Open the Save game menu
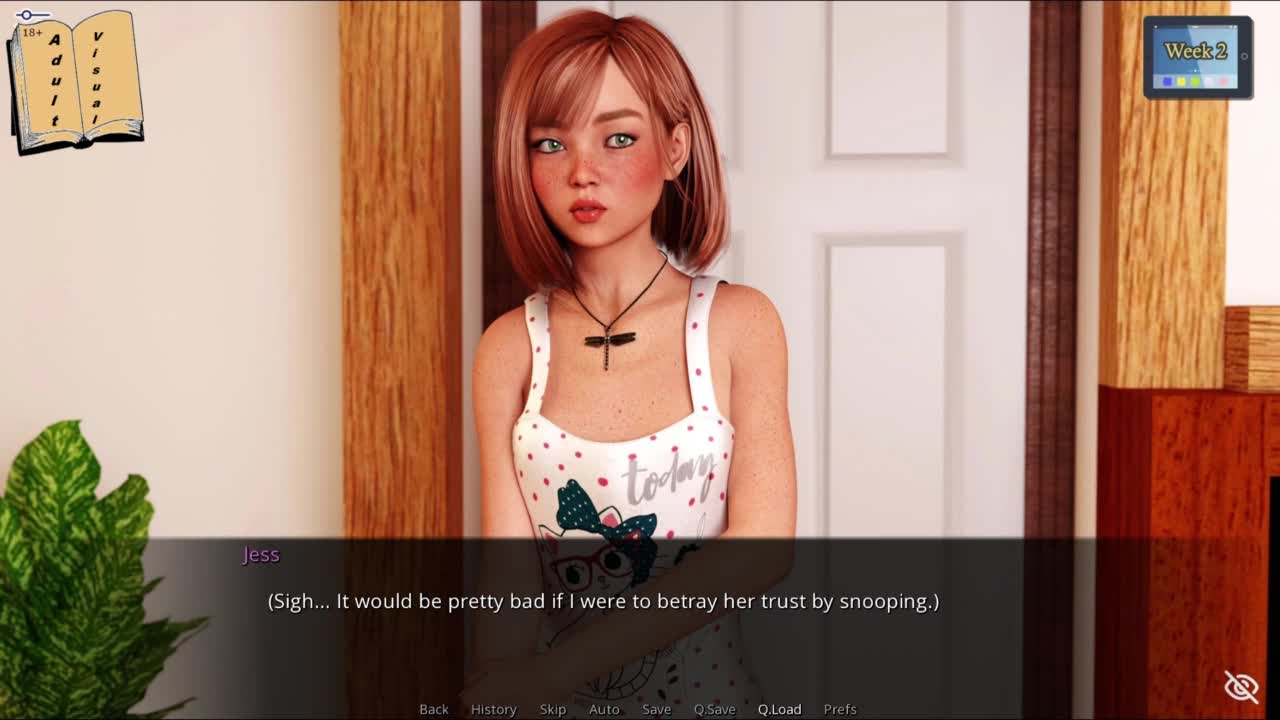 [656, 709]
